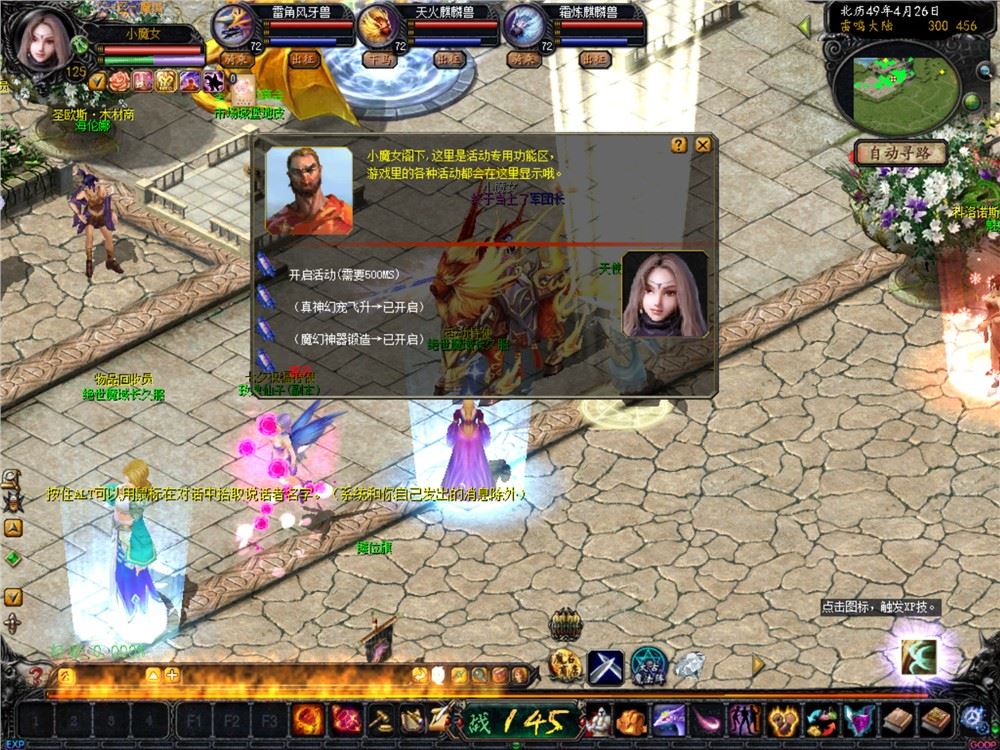The height and width of the screenshot is (750, 1000).
Task: Select the 霜炼麒麟兽 pet portrait
Action: tap(522, 24)
